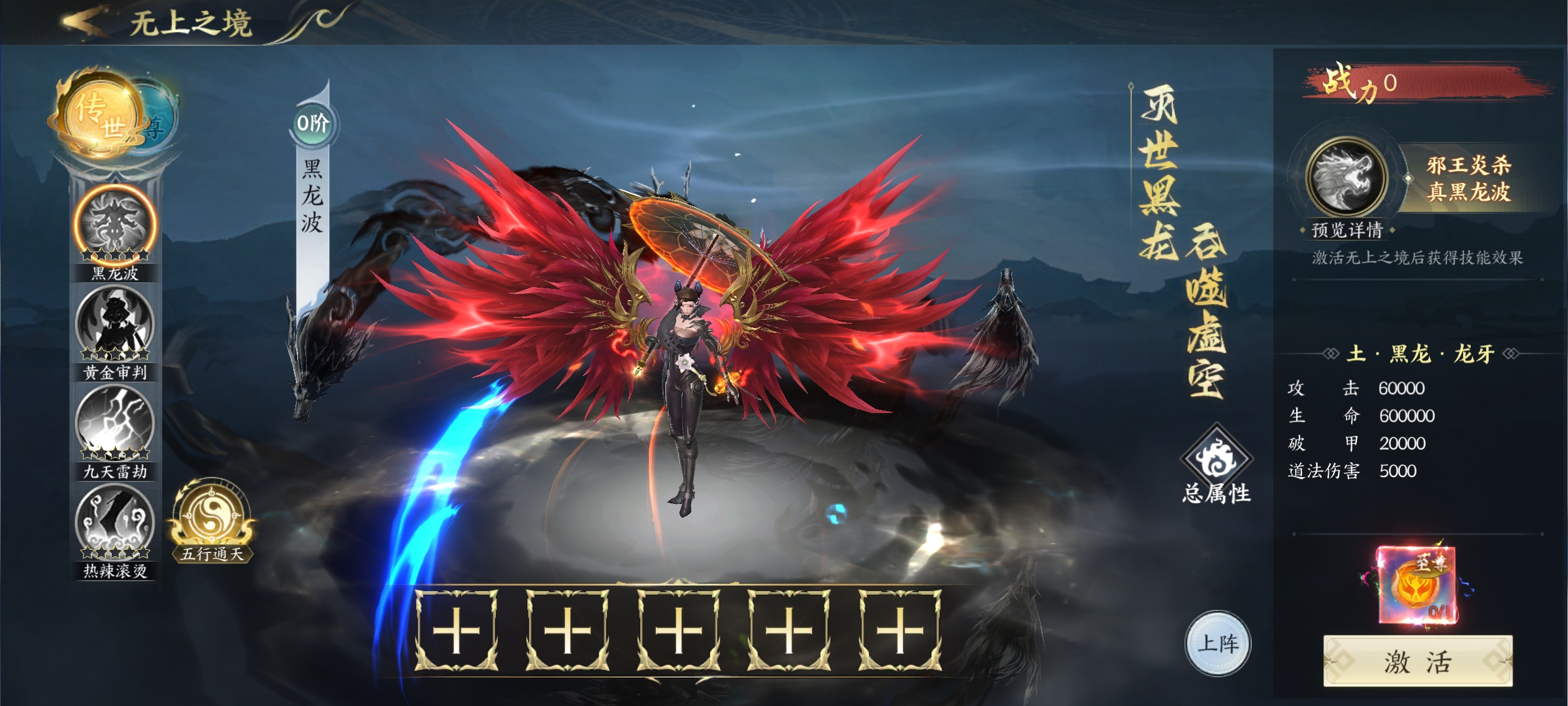This screenshot has width=1568, height=706.
Task: Activate with the 激活 button
Action: 1417,662
